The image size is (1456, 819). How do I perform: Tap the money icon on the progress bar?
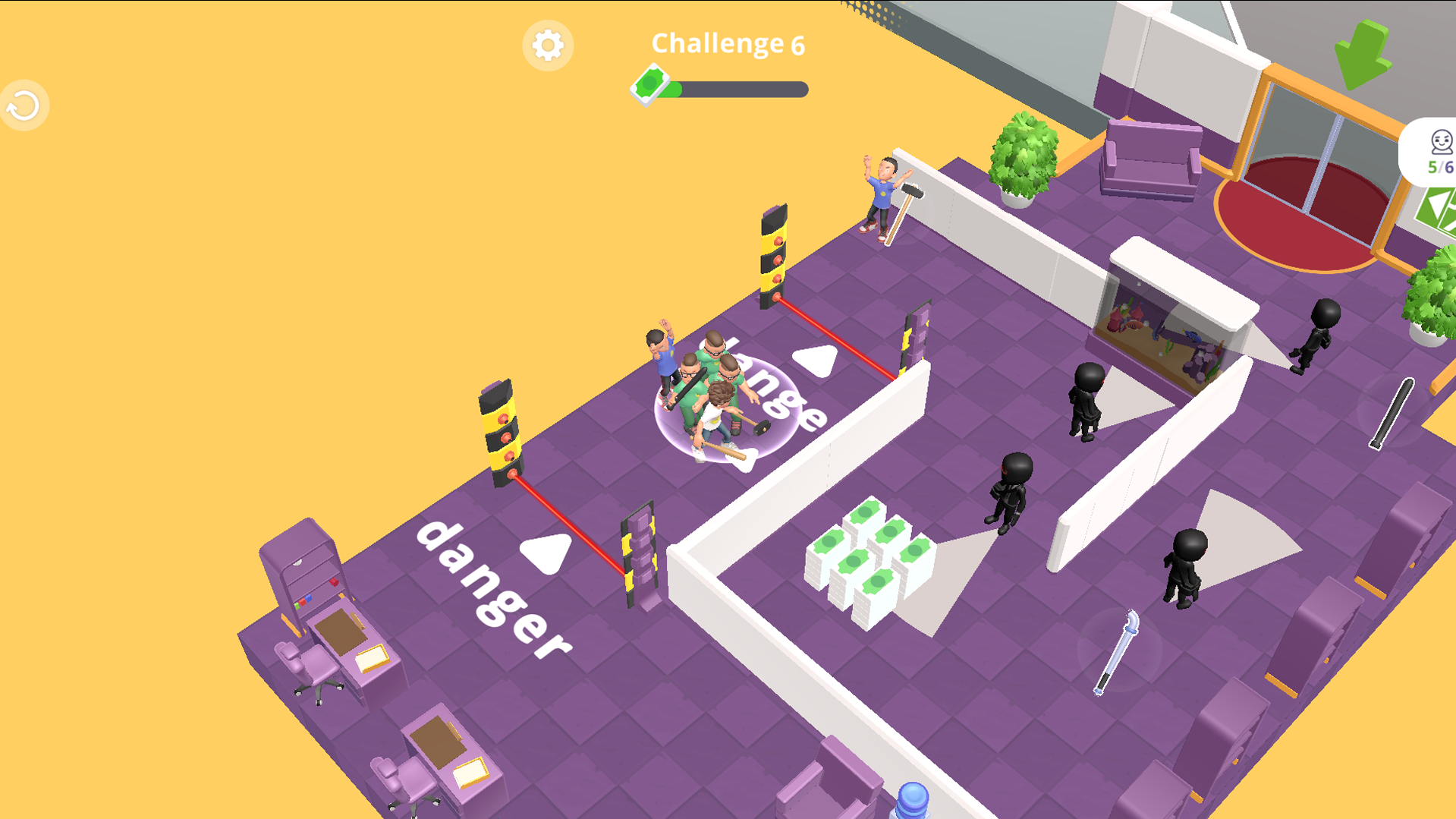pyautogui.click(x=649, y=87)
